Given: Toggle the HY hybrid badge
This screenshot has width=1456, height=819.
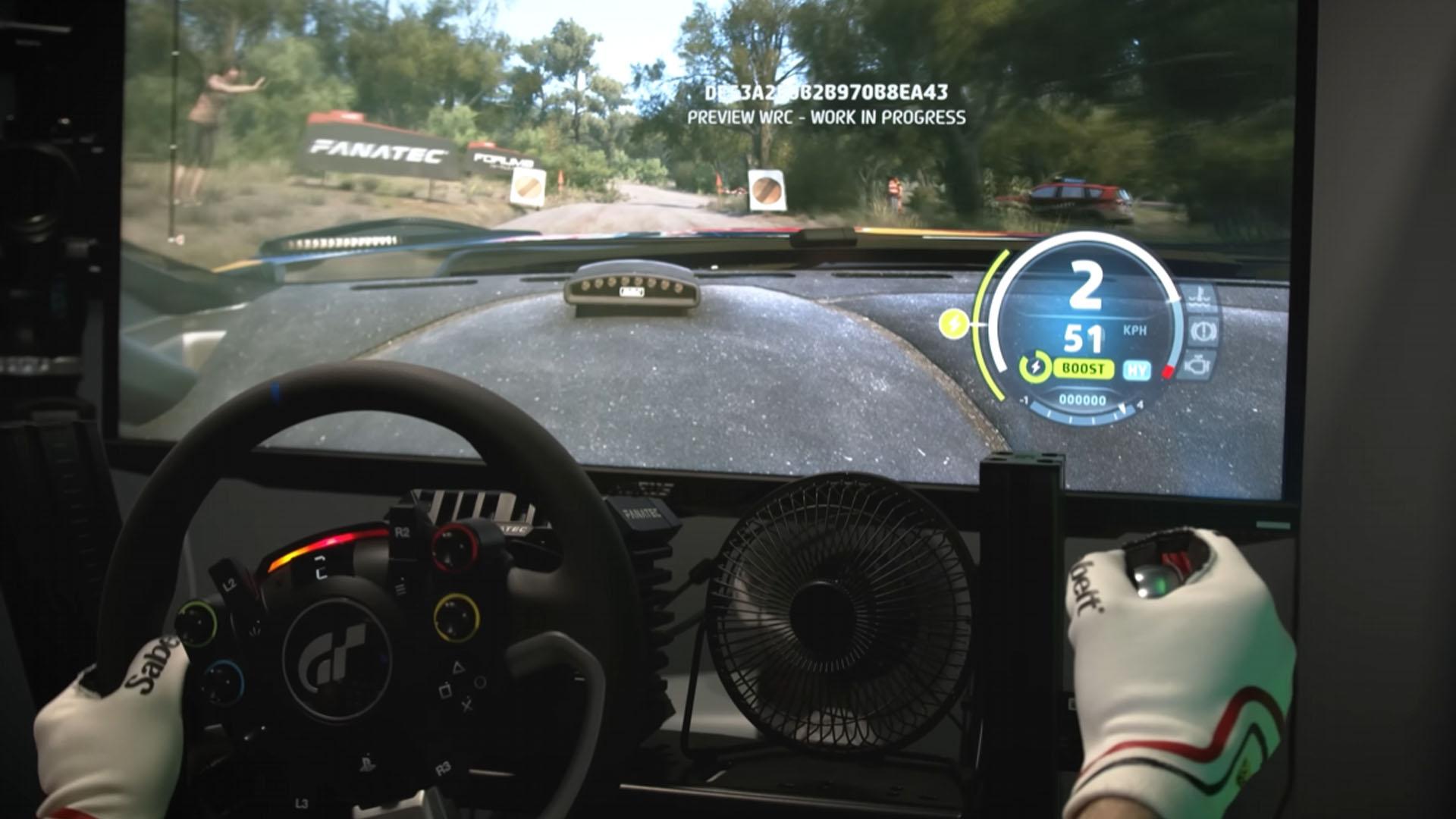Looking at the screenshot, I should tap(1138, 369).
